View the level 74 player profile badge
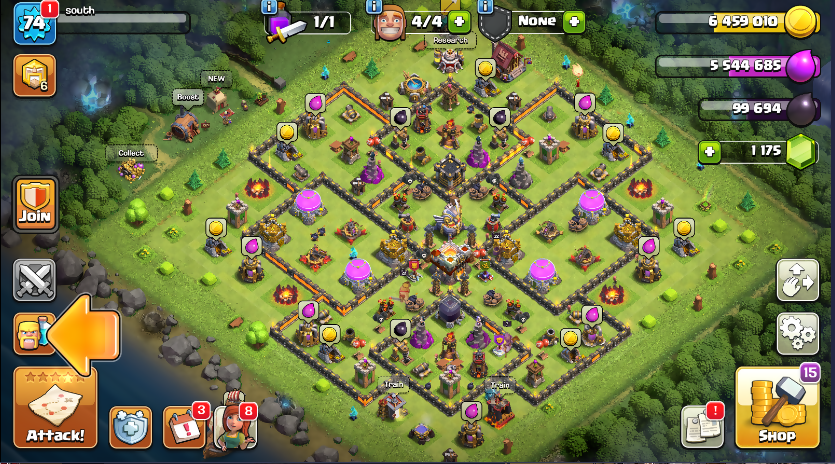The width and height of the screenshot is (835, 464). (x=34, y=22)
